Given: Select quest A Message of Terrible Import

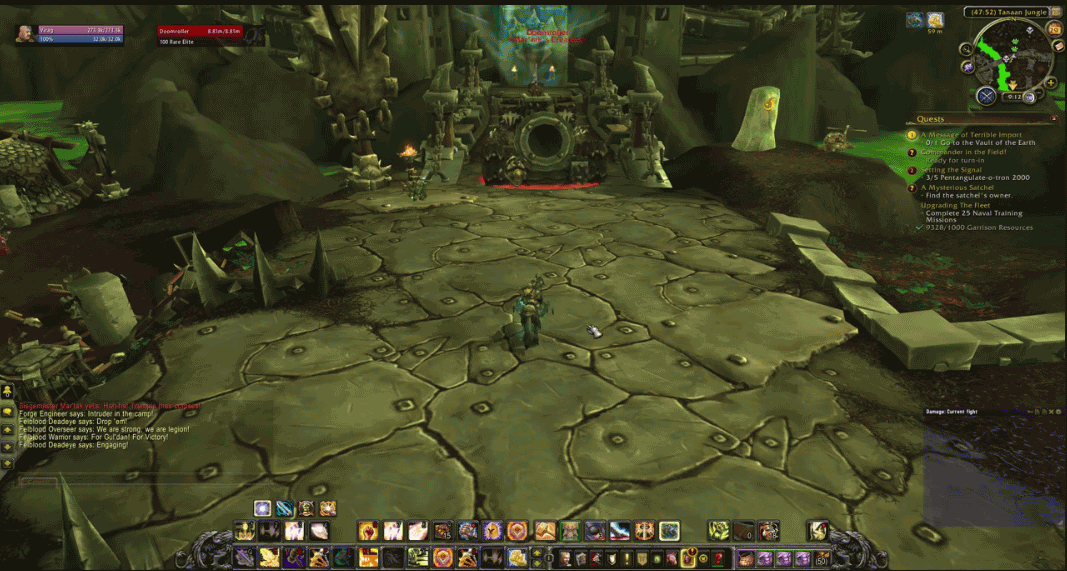Looking at the screenshot, I should tap(971, 134).
